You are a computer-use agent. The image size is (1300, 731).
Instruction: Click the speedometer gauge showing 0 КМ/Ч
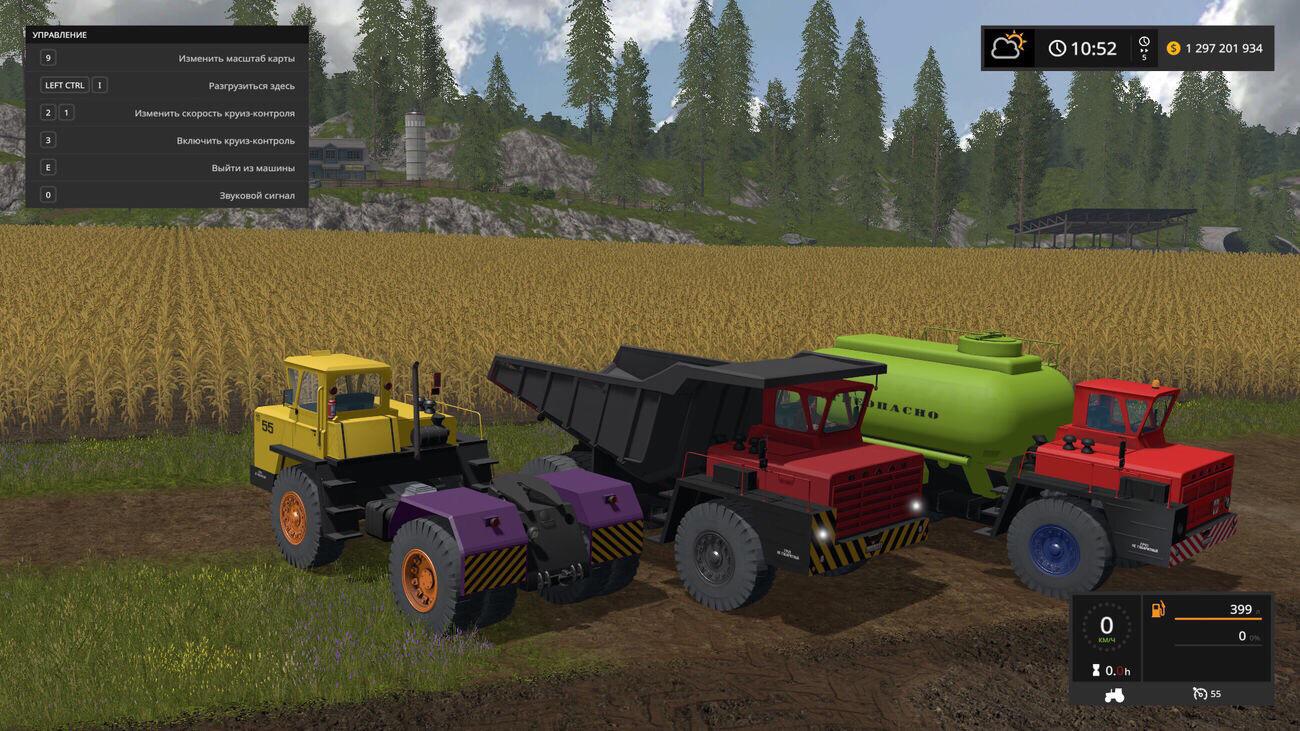pyautogui.click(x=1107, y=626)
